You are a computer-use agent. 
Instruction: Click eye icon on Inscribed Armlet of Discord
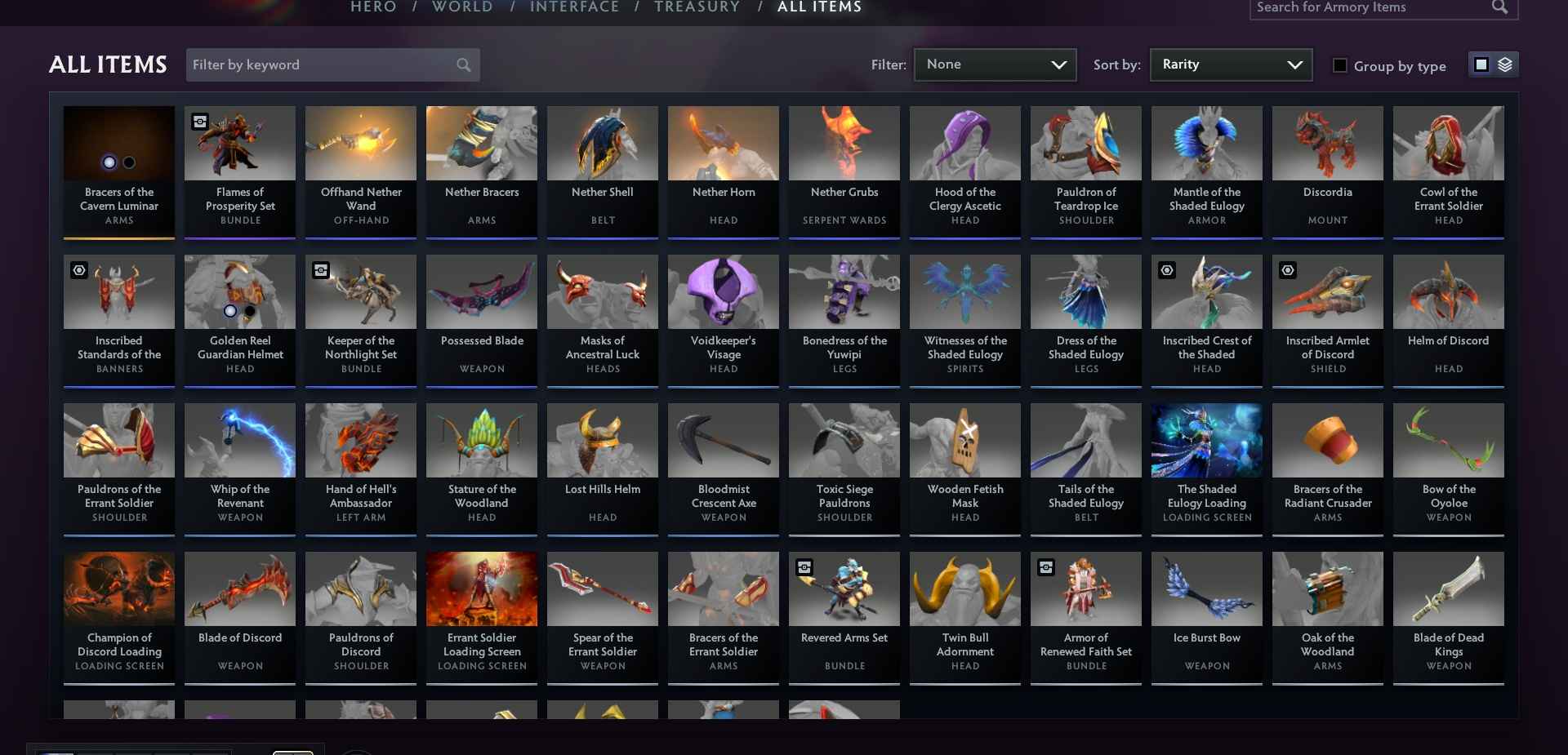click(x=1288, y=270)
